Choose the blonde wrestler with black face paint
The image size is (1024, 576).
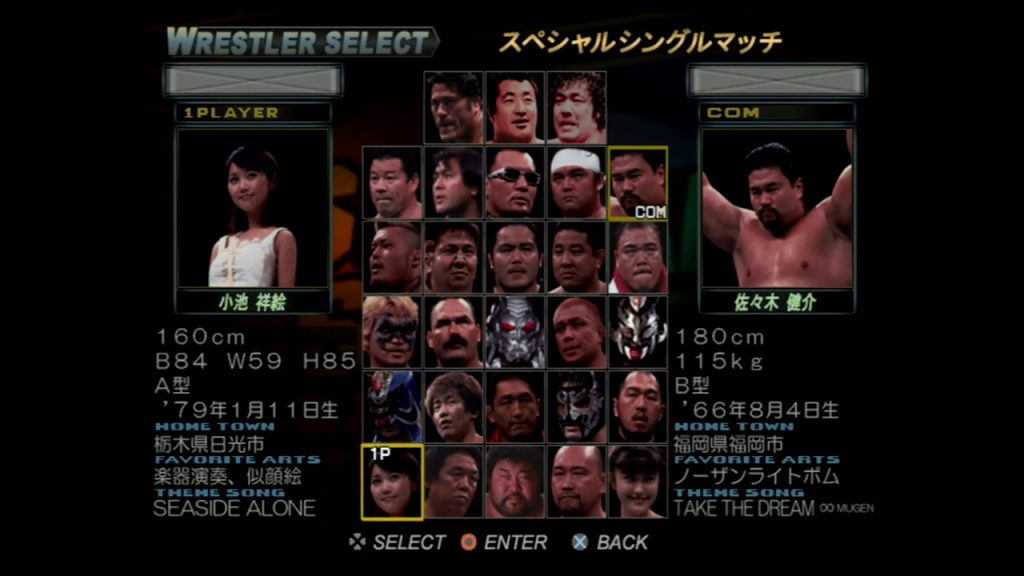click(391, 332)
